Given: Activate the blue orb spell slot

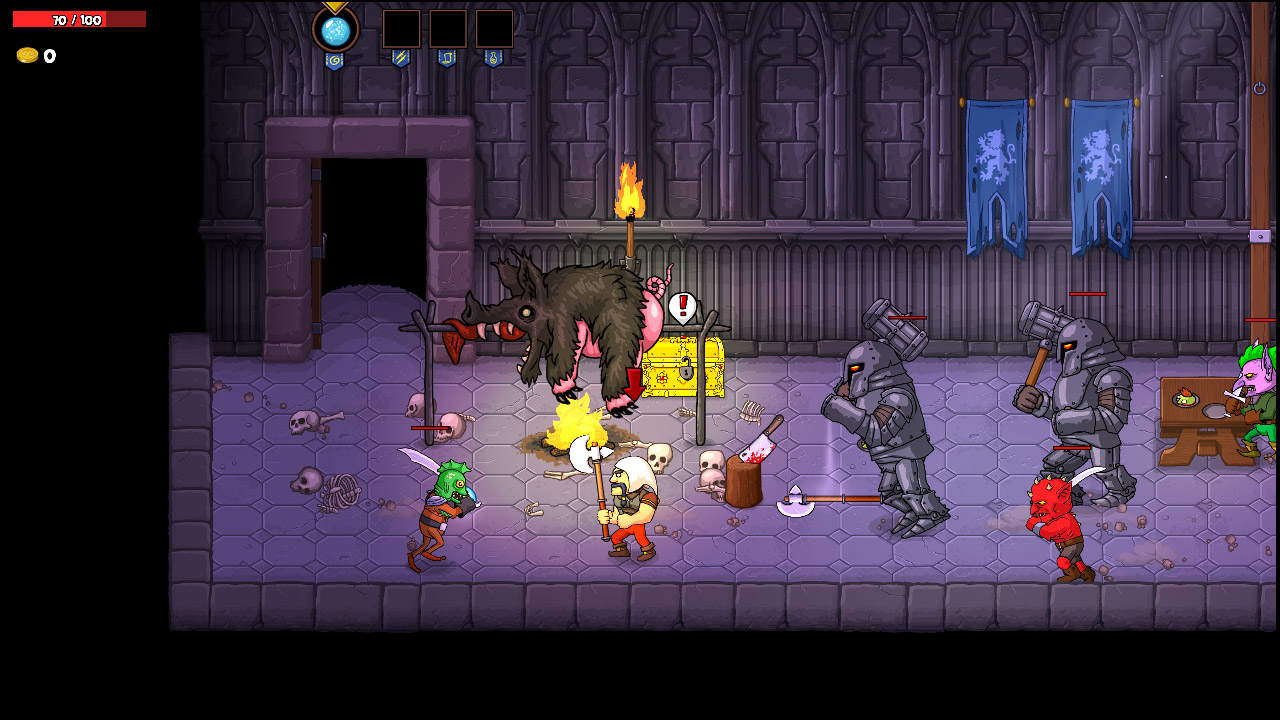Looking at the screenshot, I should (x=335, y=29).
